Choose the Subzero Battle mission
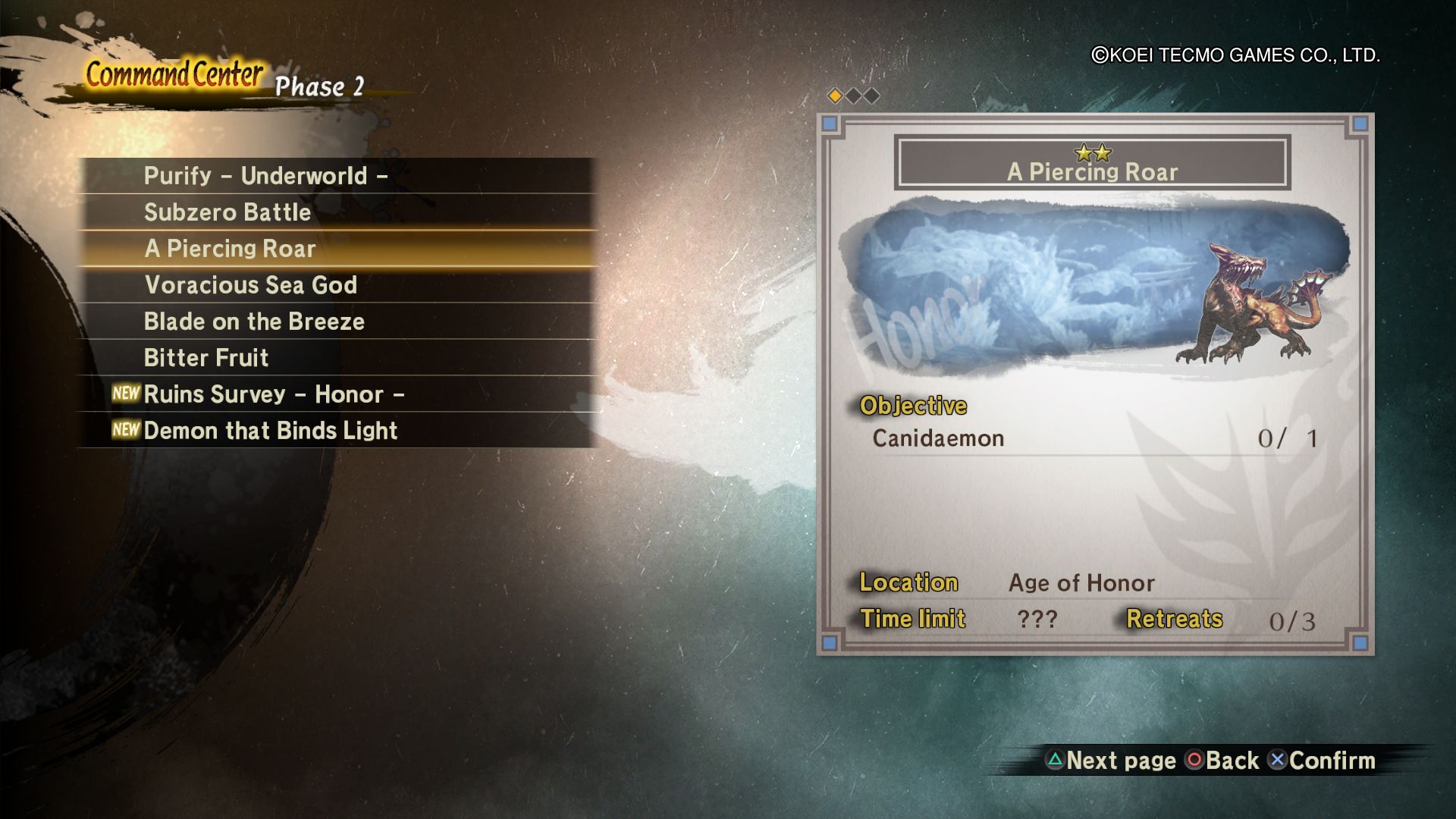The height and width of the screenshot is (819, 1456). pyautogui.click(x=227, y=212)
